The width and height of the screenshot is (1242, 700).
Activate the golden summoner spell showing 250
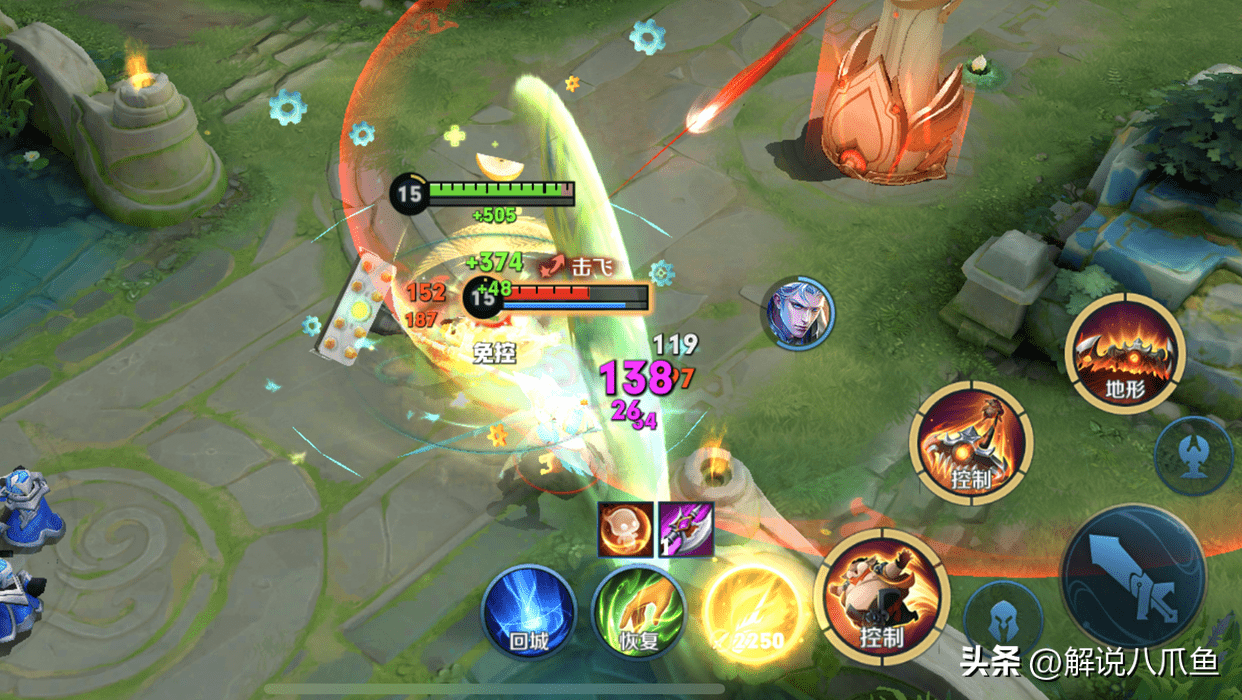click(751, 614)
